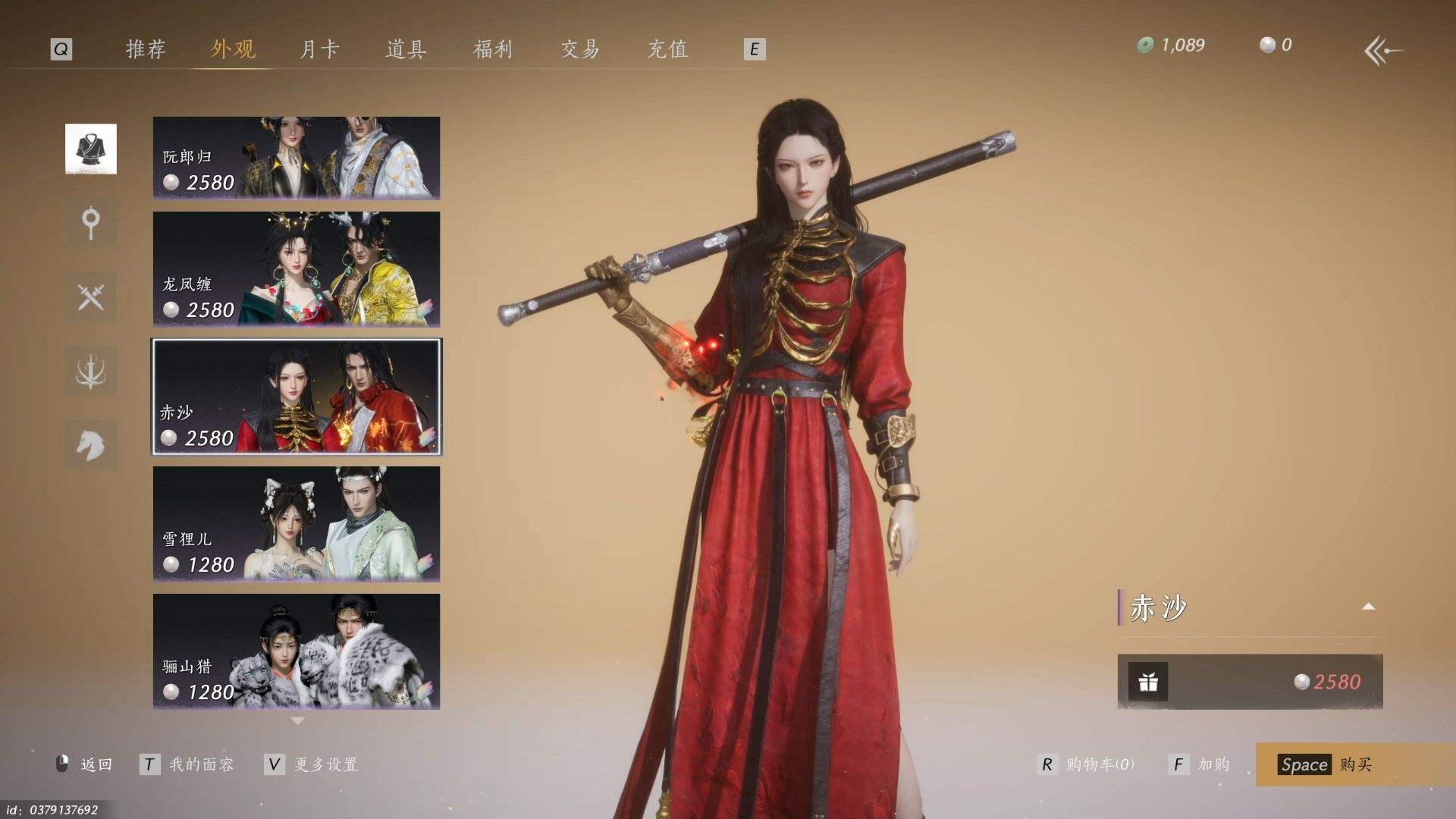Click the gift icon beside the price
The image size is (1456, 819).
pos(1148,682)
